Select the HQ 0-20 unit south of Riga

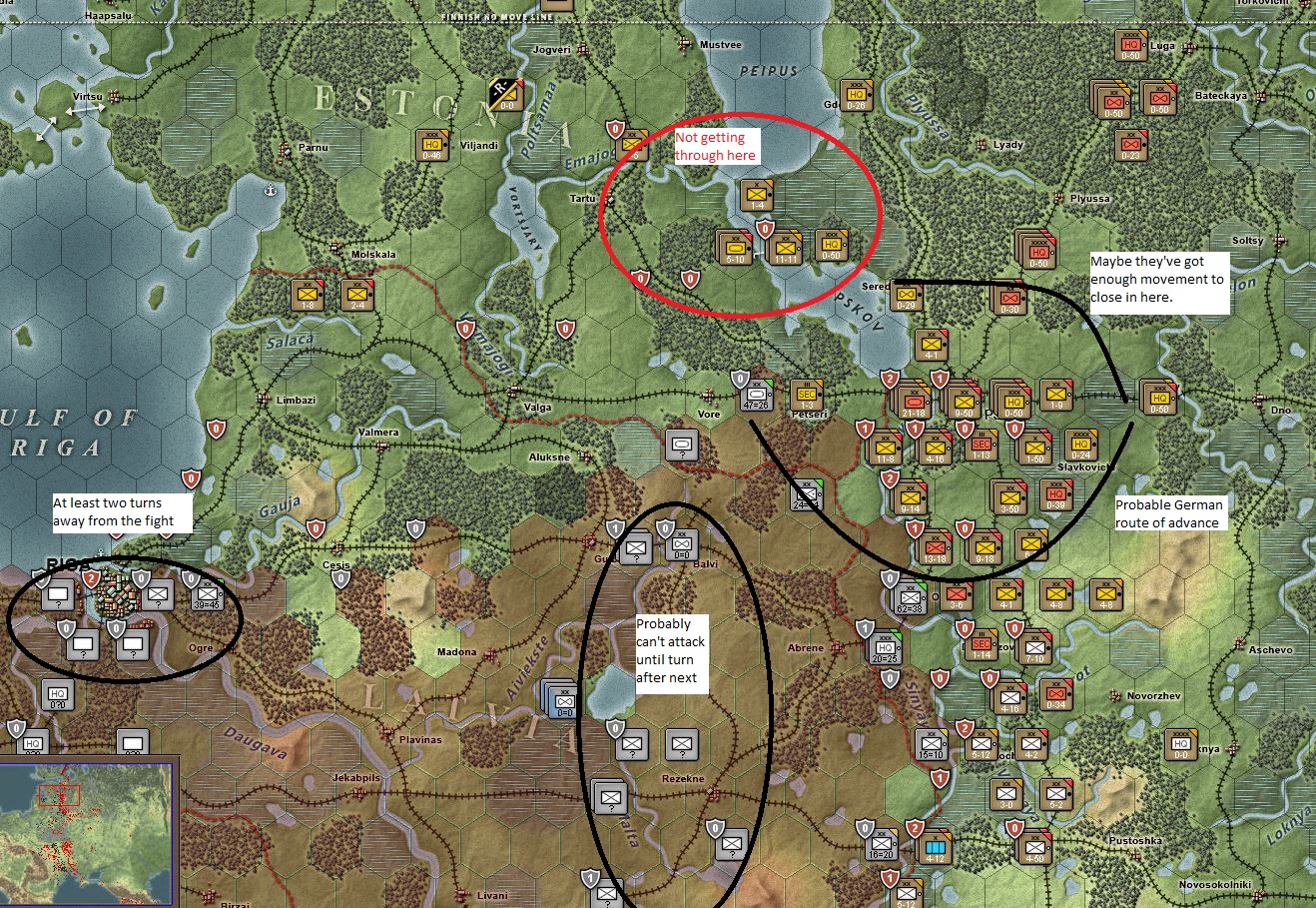(x=57, y=693)
